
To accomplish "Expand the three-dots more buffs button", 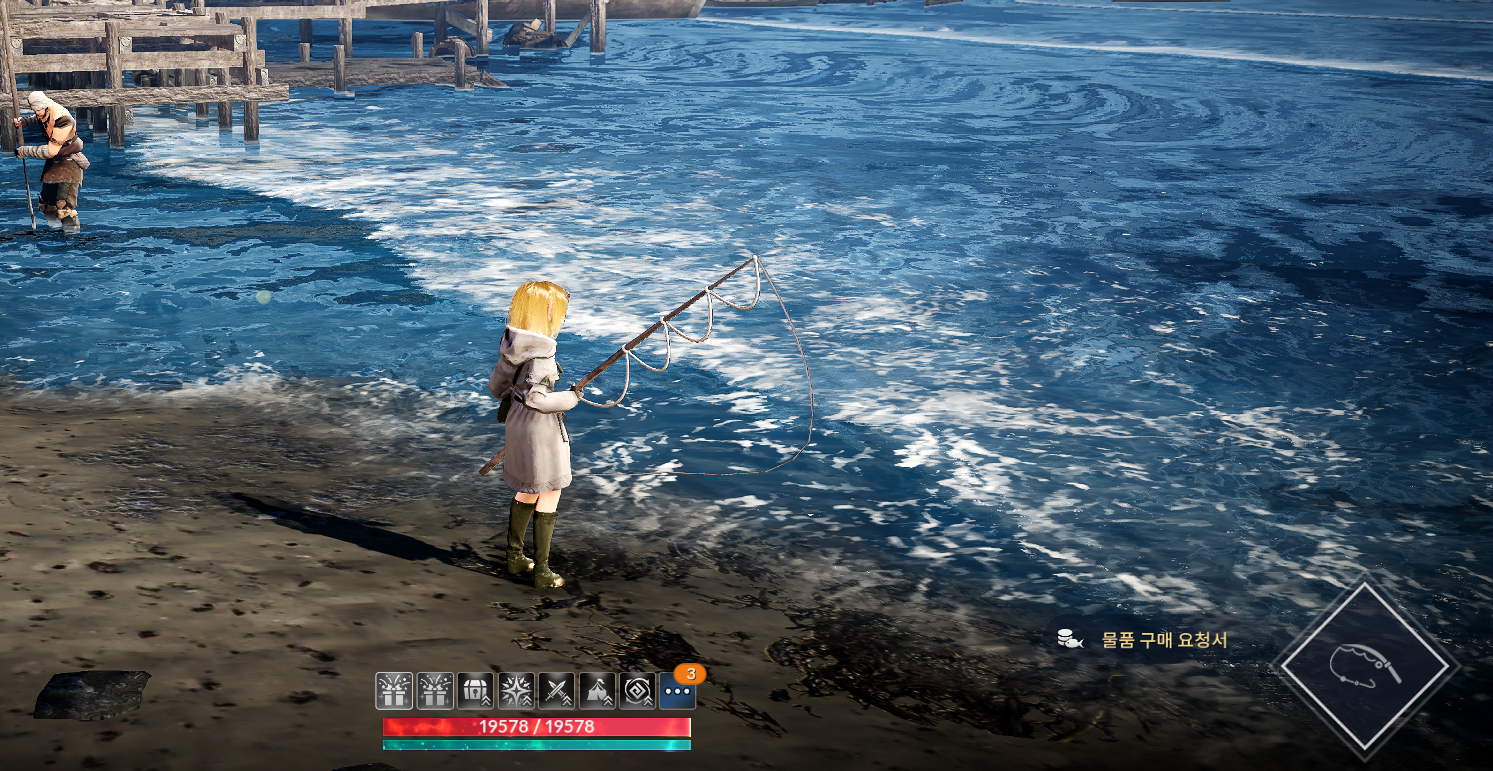I will click(678, 691).
